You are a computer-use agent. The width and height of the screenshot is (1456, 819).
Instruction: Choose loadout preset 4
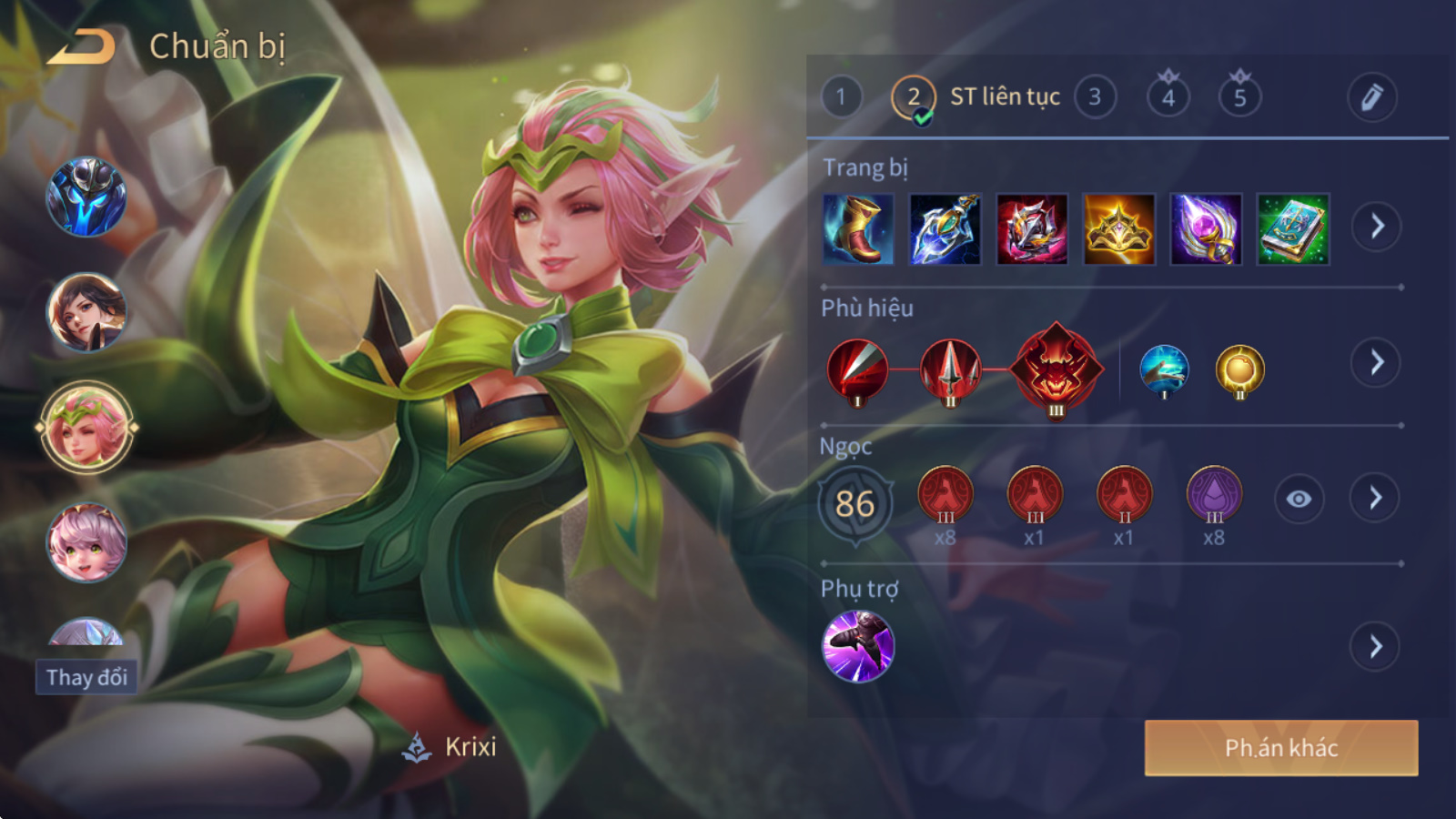tap(1168, 96)
